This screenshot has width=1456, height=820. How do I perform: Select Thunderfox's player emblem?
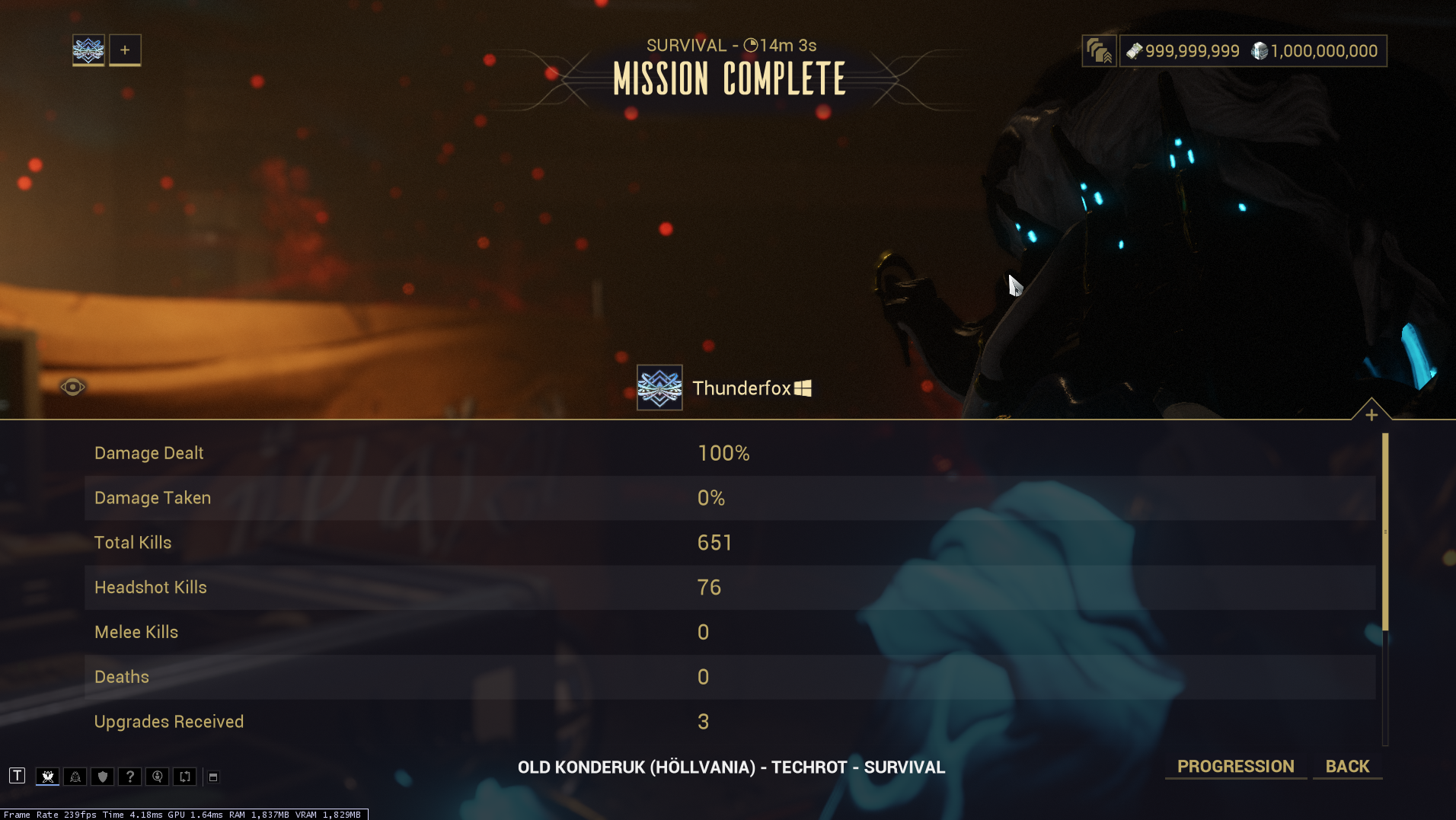click(x=659, y=388)
